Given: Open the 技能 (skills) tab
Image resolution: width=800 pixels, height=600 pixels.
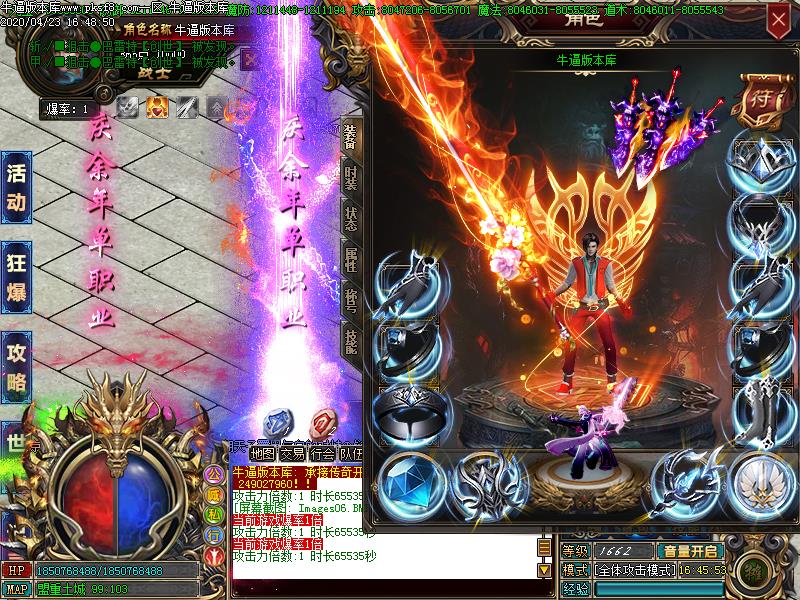Looking at the screenshot, I should (350, 342).
